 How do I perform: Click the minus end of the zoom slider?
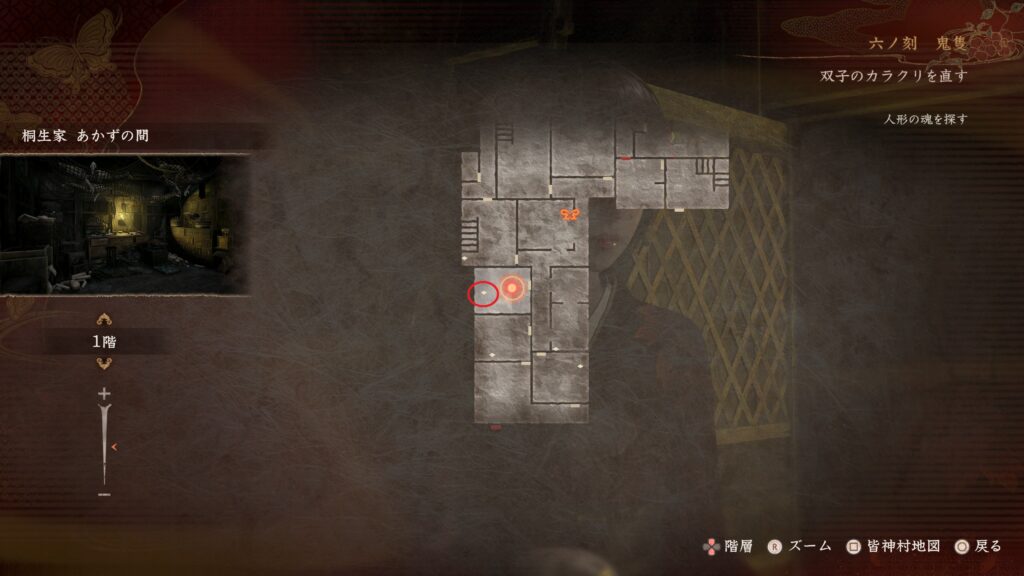104,493
